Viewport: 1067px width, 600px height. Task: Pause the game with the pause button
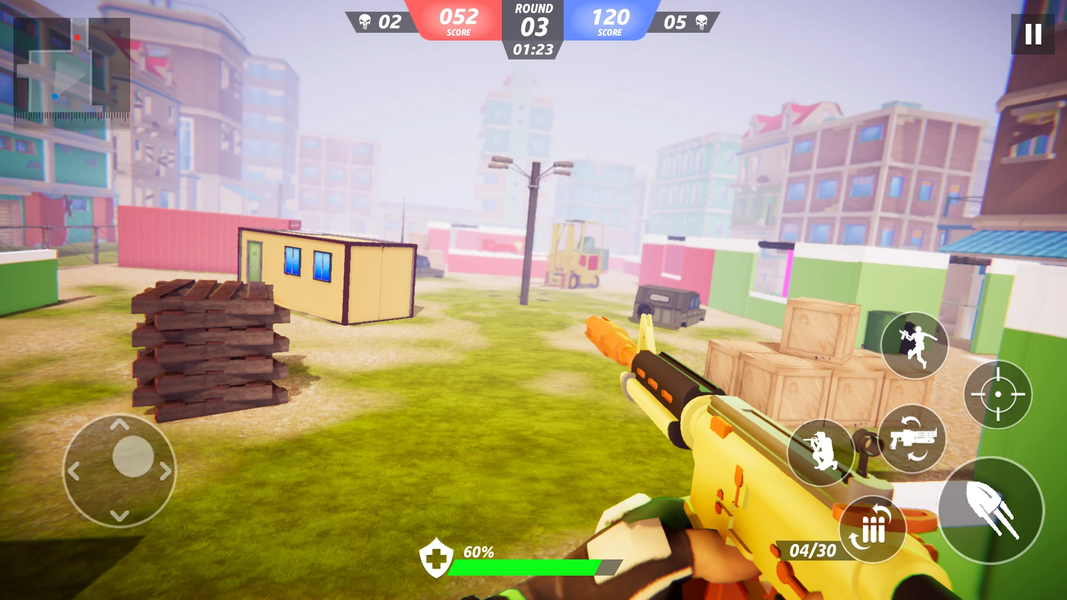pyautogui.click(x=1033, y=35)
